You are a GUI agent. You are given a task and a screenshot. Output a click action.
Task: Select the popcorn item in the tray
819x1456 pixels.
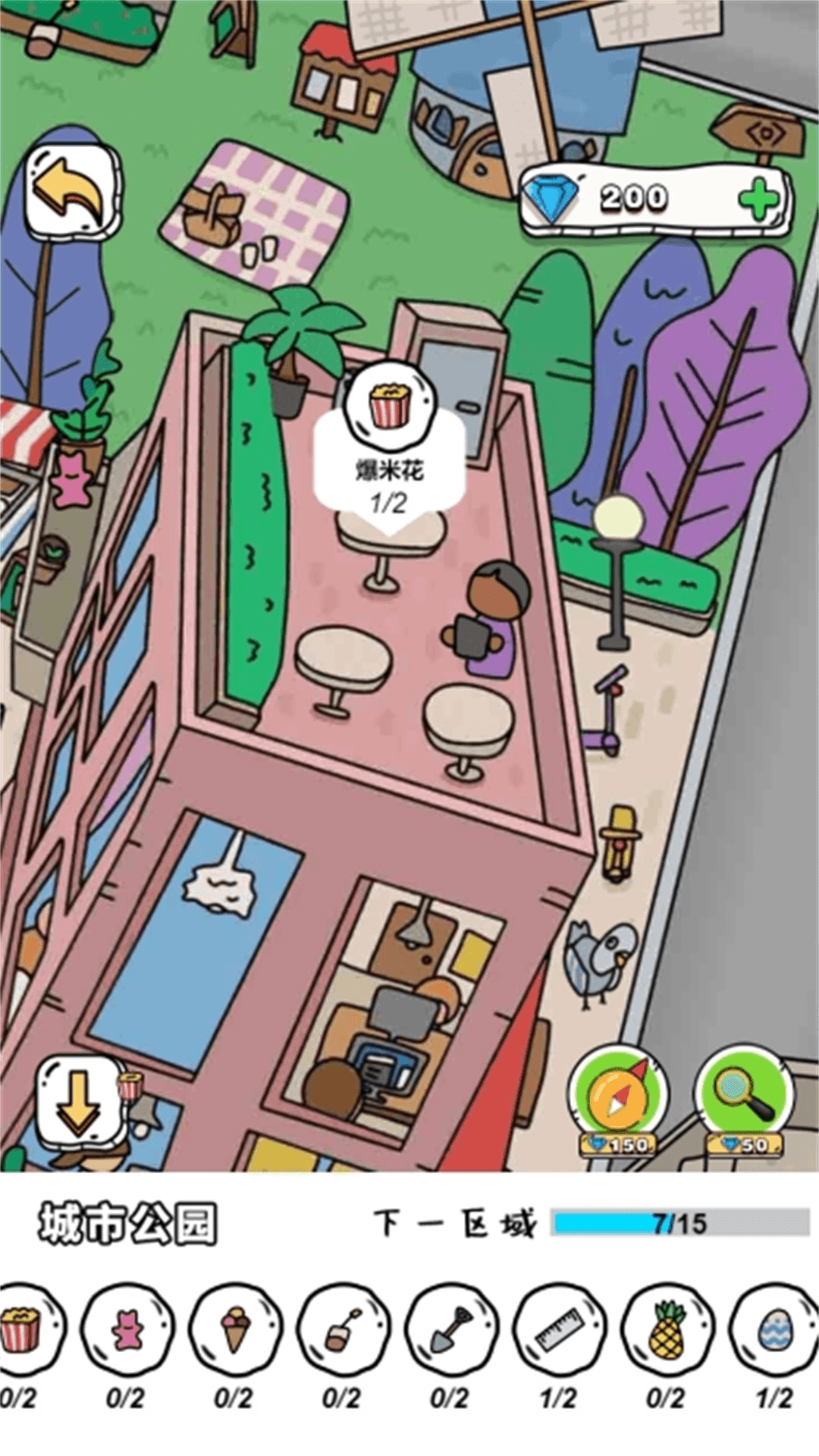coord(21,1329)
